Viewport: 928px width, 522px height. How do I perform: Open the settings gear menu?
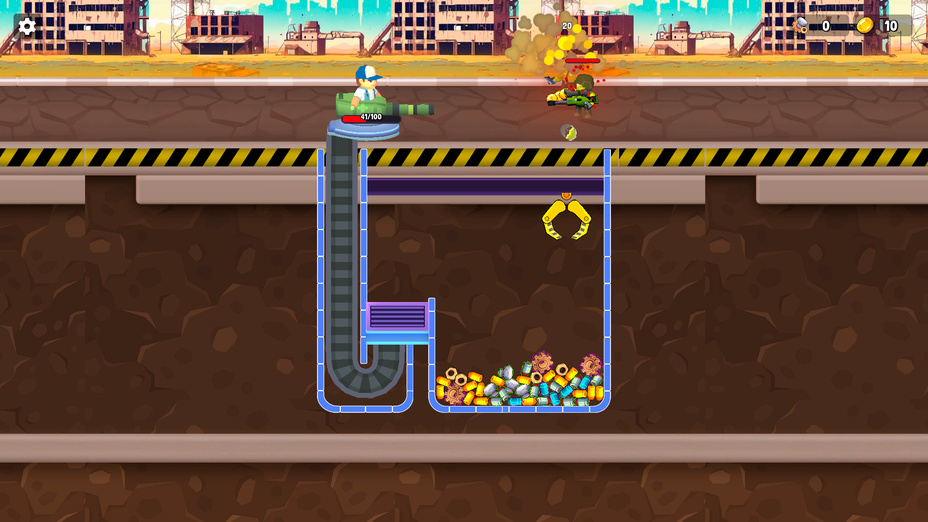pyautogui.click(x=27, y=26)
